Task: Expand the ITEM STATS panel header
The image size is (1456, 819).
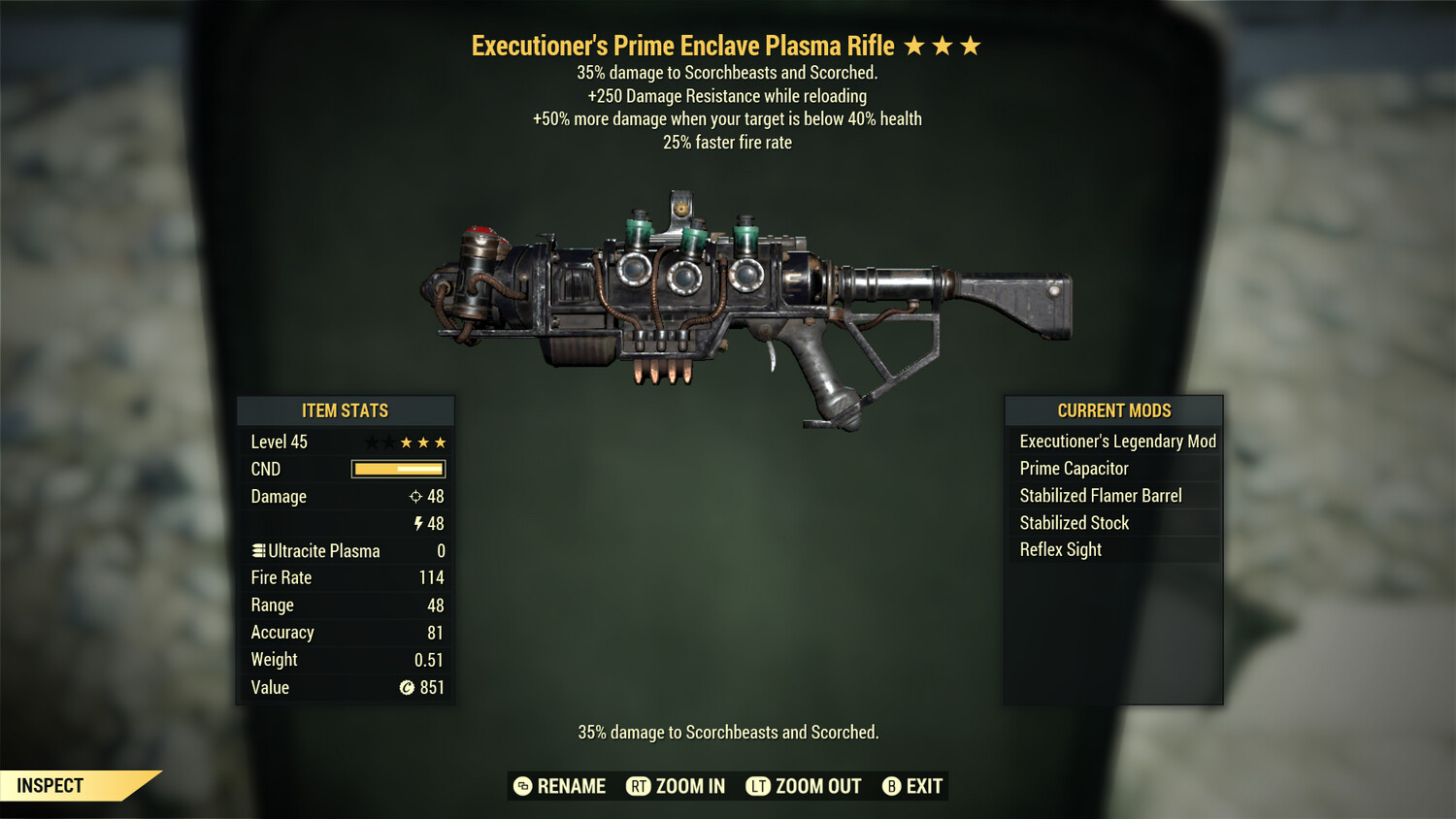Action: coord(346,410)
